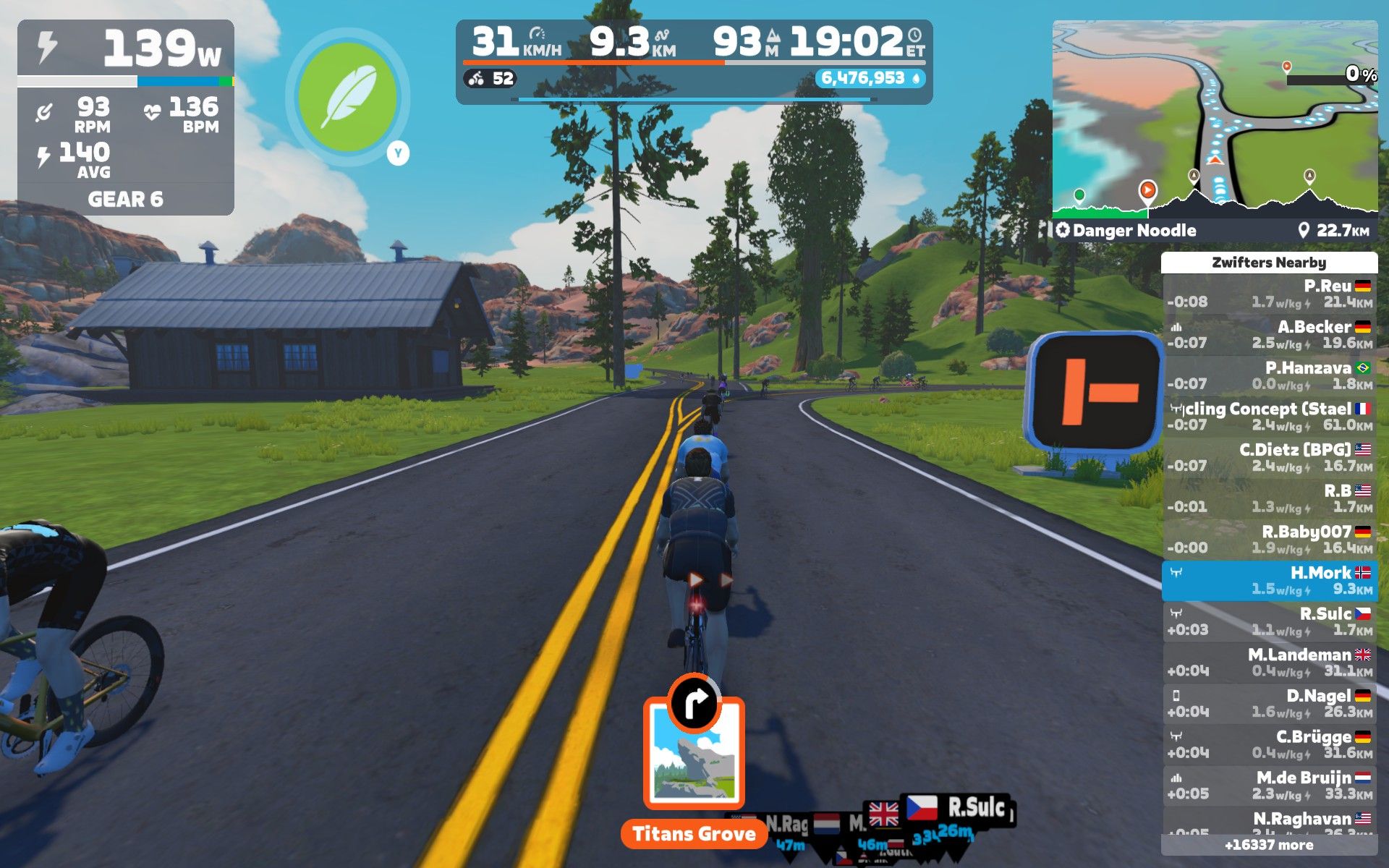Select A.Becker in the nearby riders list
1389x868 pixels.
(1270, 334)
